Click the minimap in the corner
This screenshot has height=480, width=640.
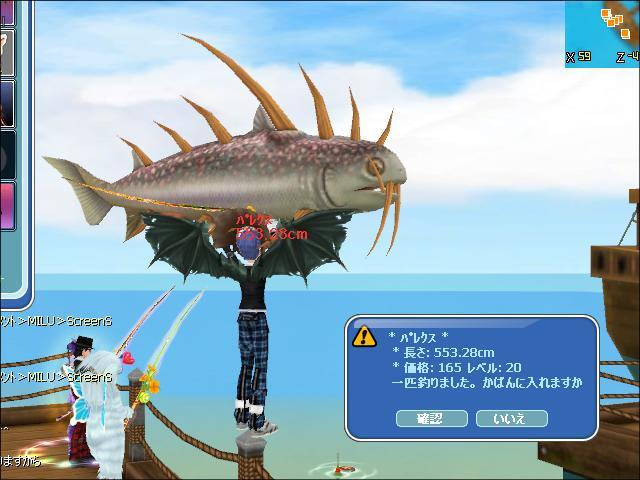click(603, 31)
